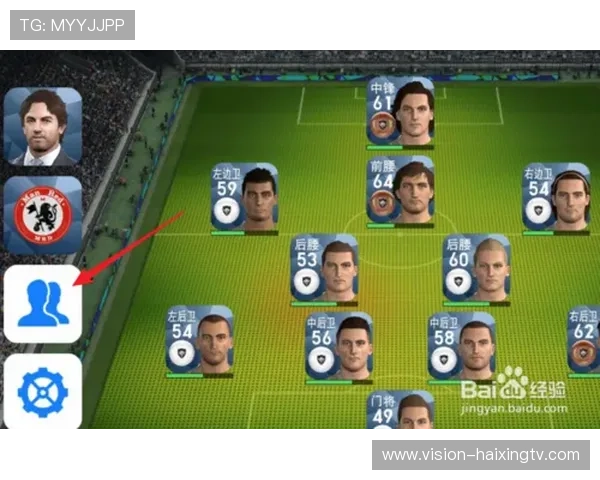600x480 pixels.
Task: Select the 后腰 card rated 60
Action: click(477, 268)
